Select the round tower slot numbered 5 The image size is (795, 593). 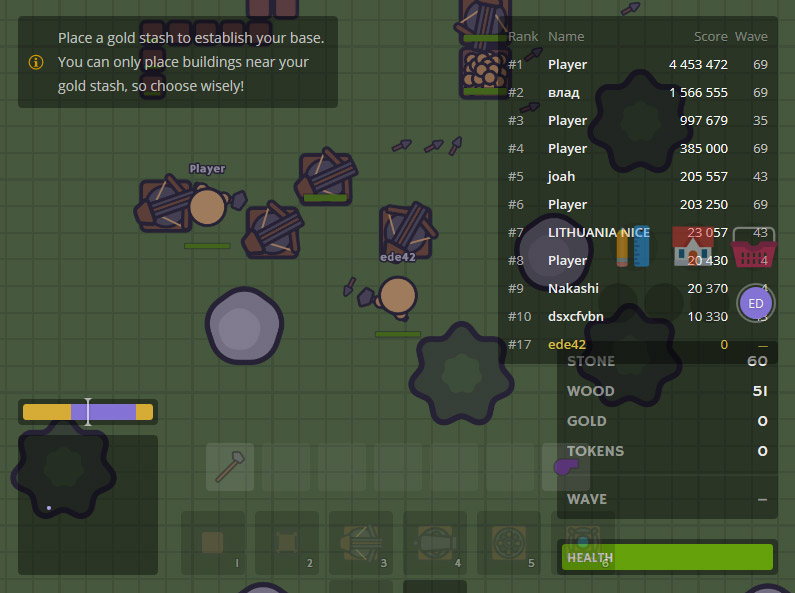tap(509, 543)
